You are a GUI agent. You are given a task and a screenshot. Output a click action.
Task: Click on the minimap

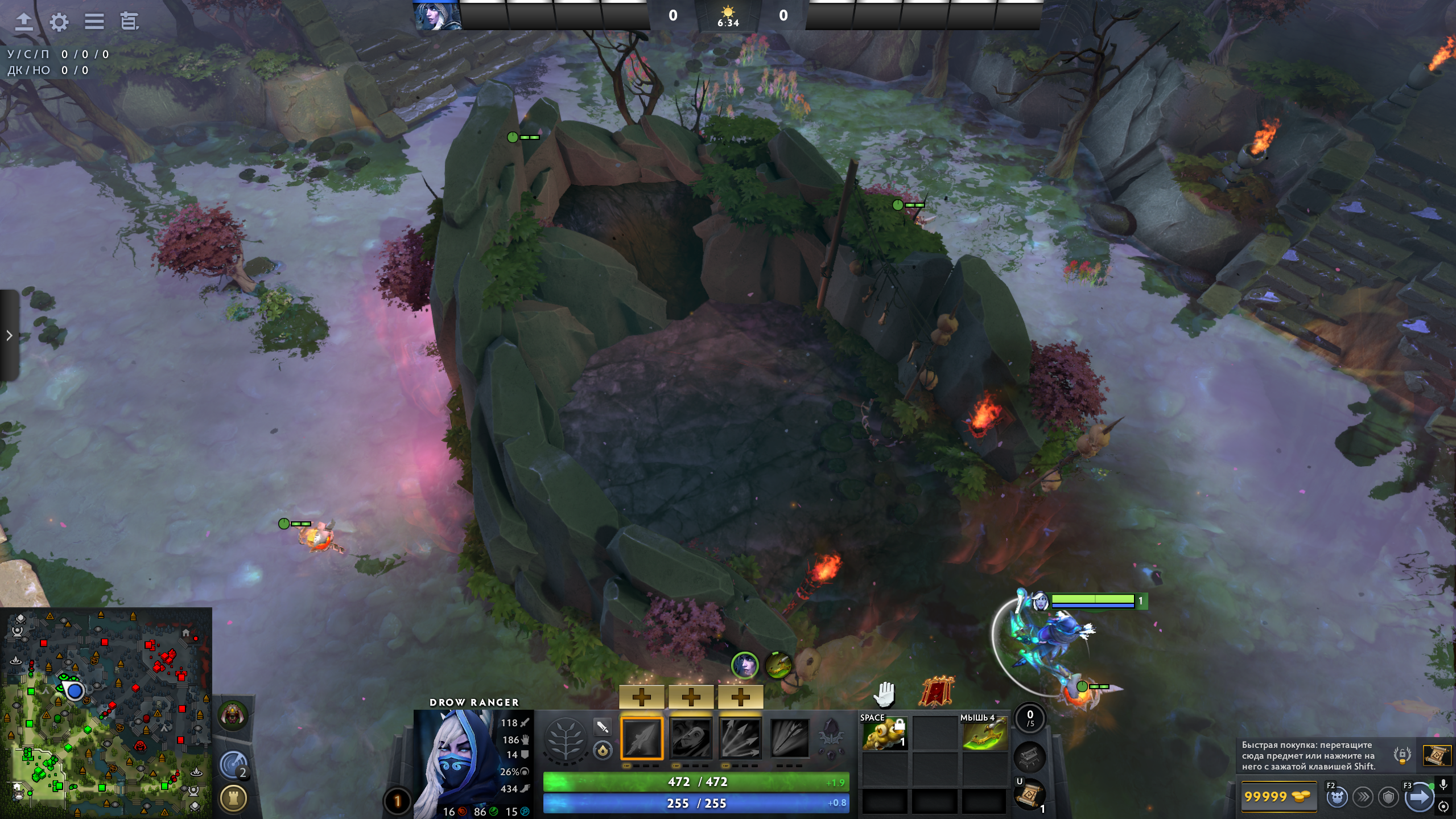[106, 712]
